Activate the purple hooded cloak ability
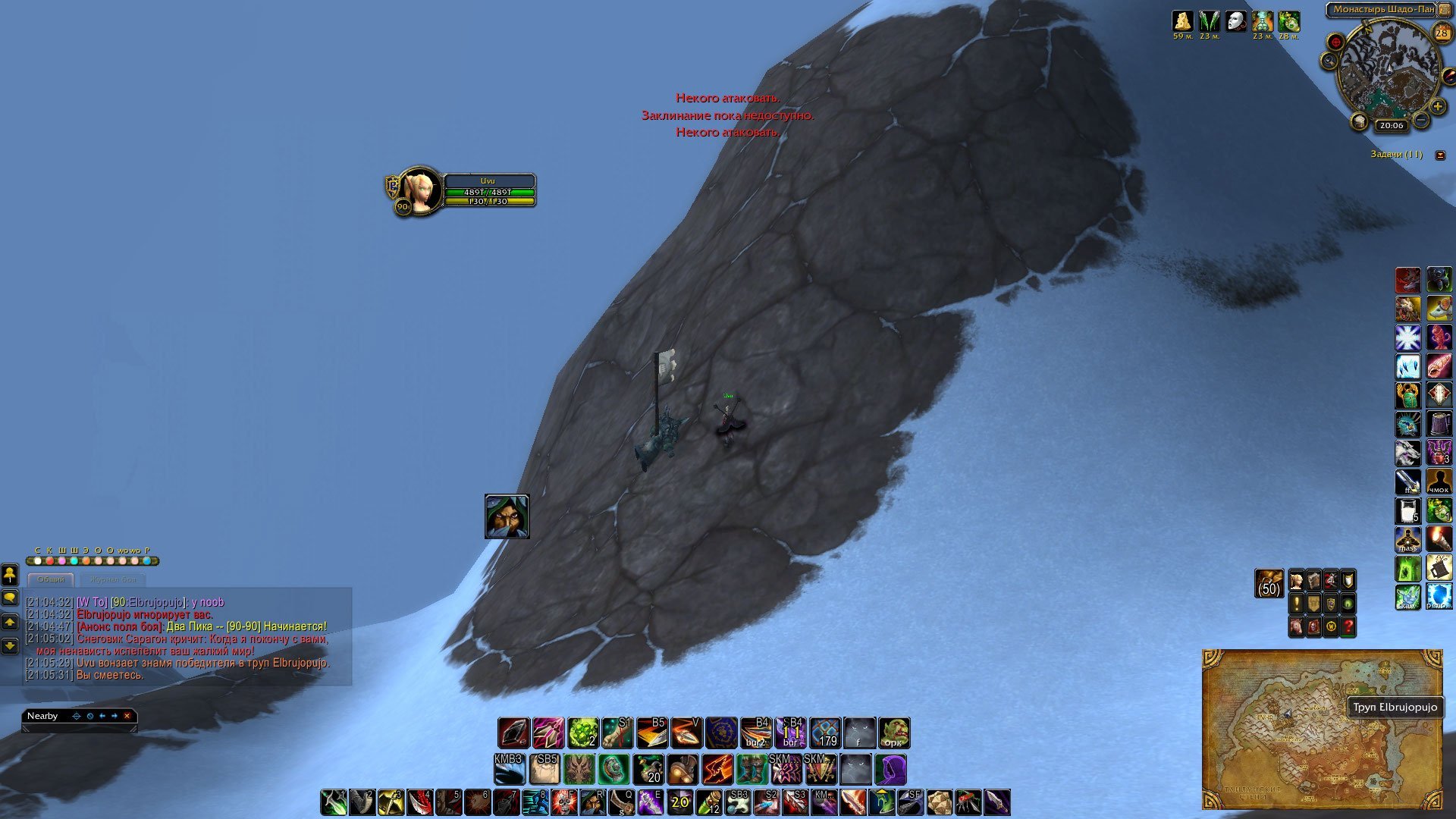 pyautogui.click(x=890, y=770)
